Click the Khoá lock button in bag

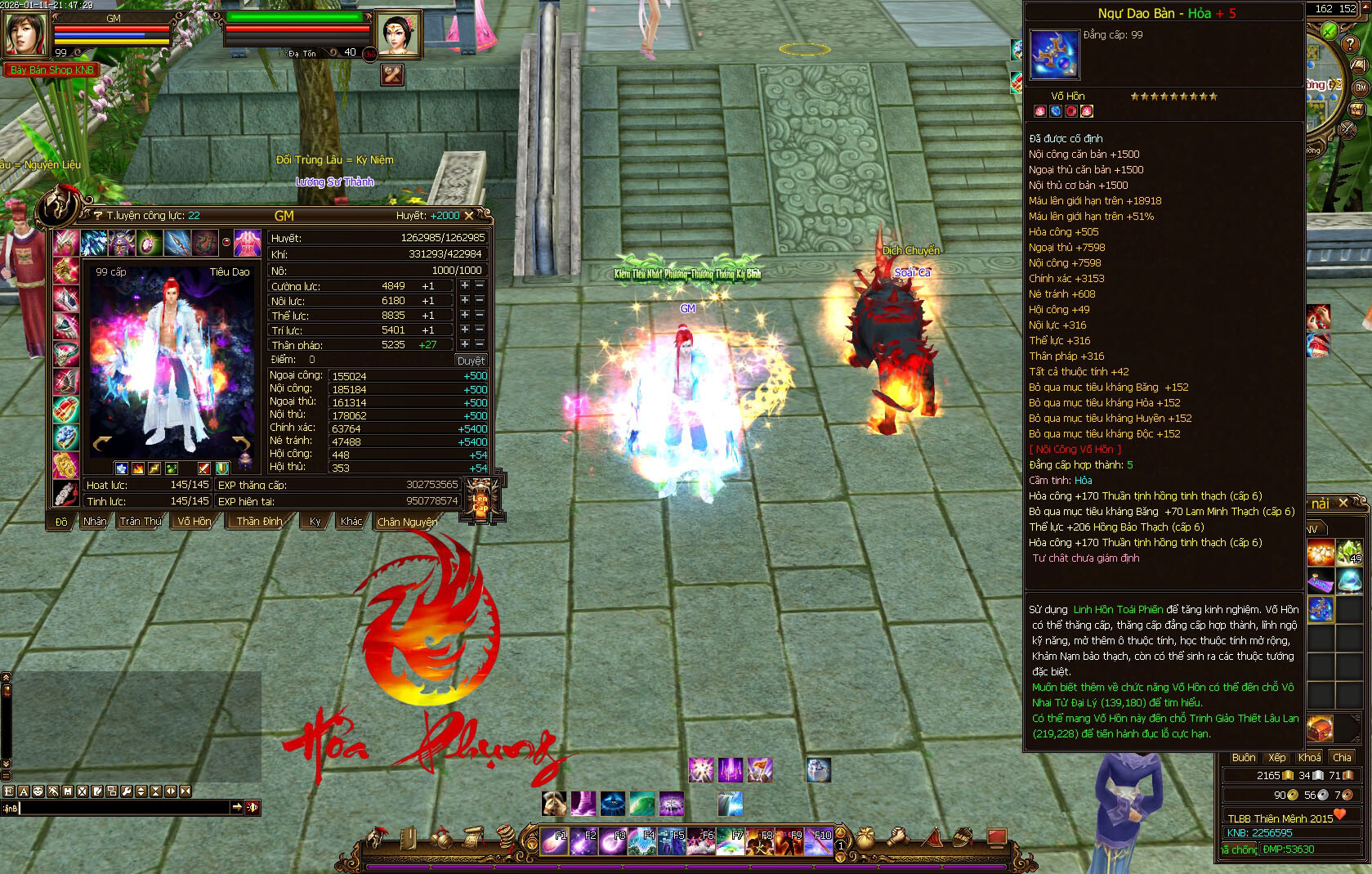tap(1309, 758)
